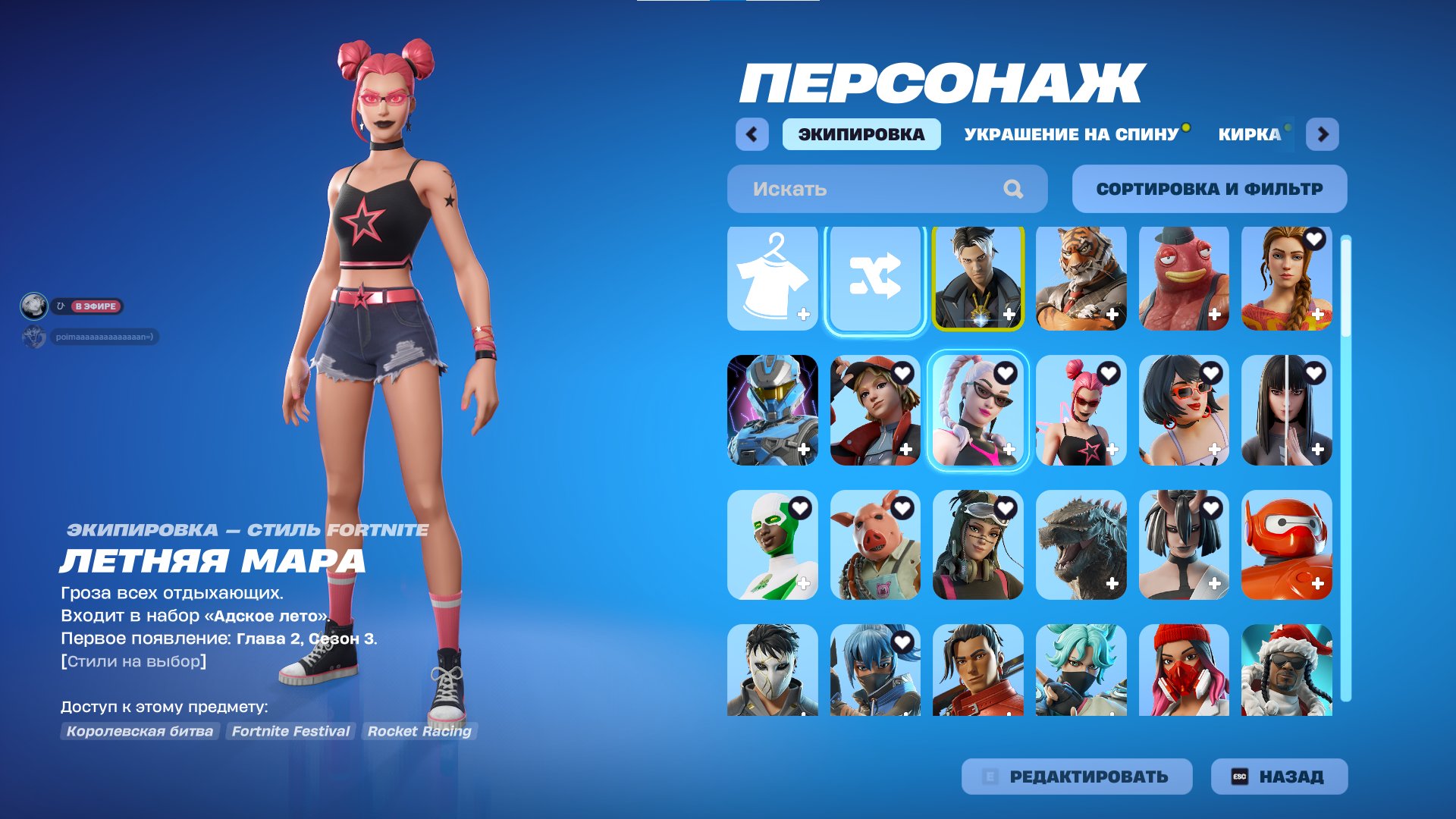
Task: Click the shuffle random outfit icon
Action: [874, 279]
